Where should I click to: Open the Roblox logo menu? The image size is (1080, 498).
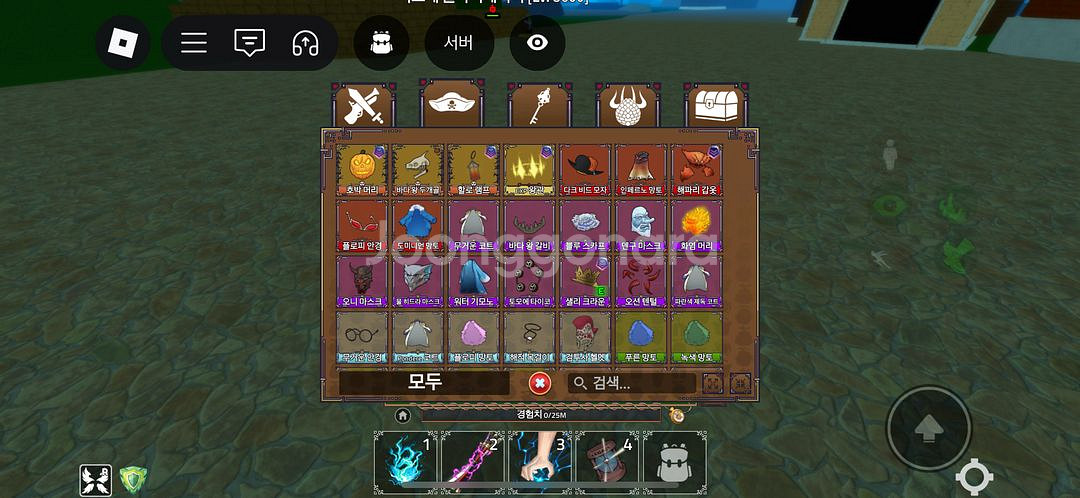(x=122, y=43)
